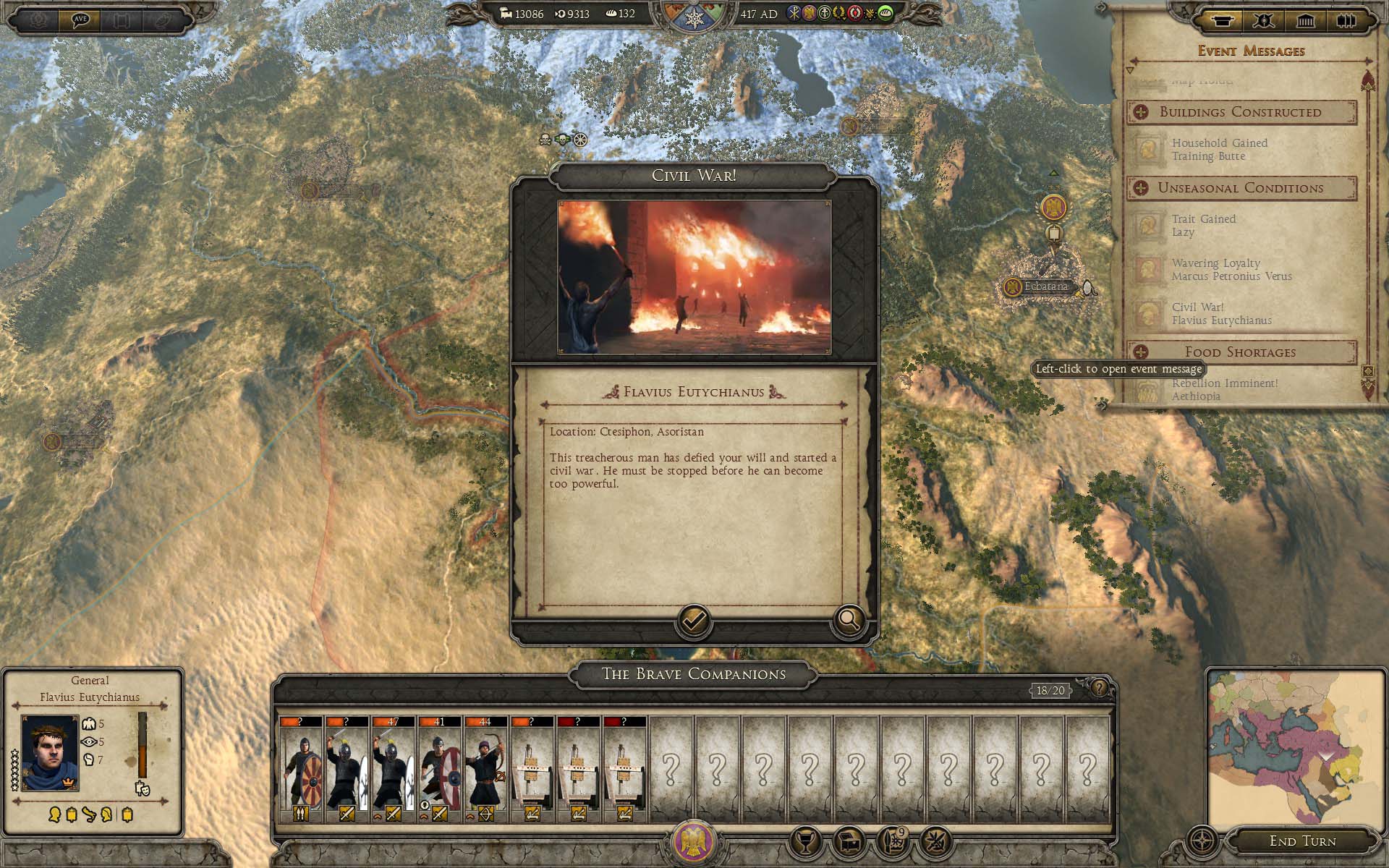Open the campaign minimap
This screenshot has width=1389, height=868.
point(1296,746)
